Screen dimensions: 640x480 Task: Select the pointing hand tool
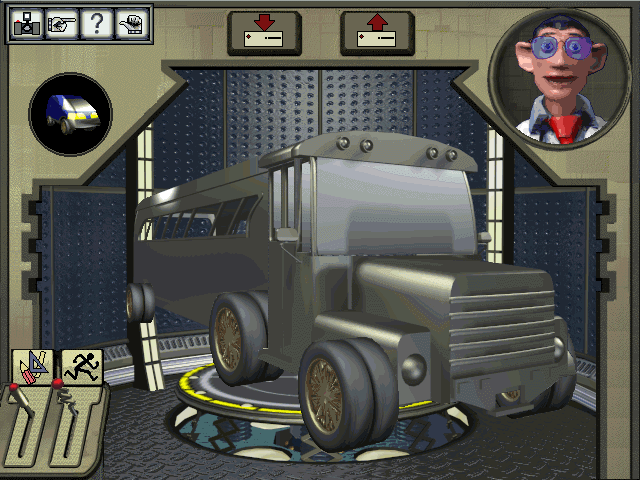pyautogui.click(x=60, y=24)
